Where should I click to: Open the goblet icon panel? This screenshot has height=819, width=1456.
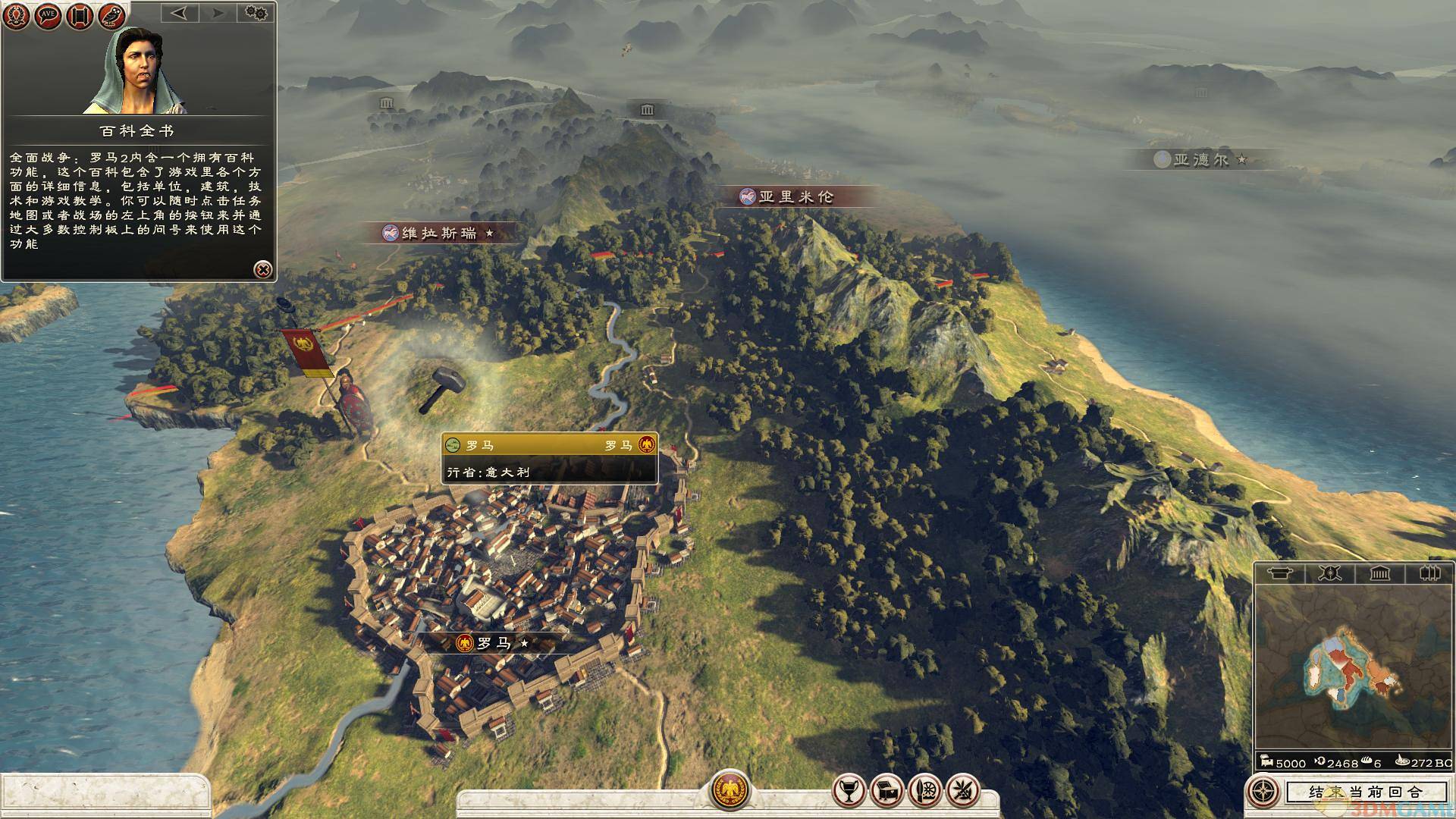pyautogui.click(x=849, y=791)
